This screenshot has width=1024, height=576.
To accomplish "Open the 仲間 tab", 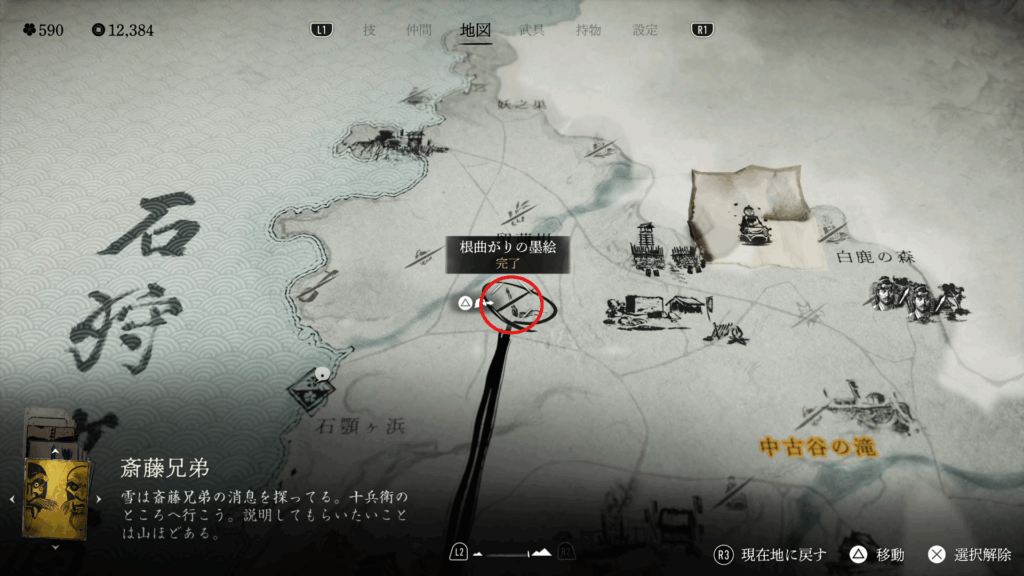I will [418, 30].
